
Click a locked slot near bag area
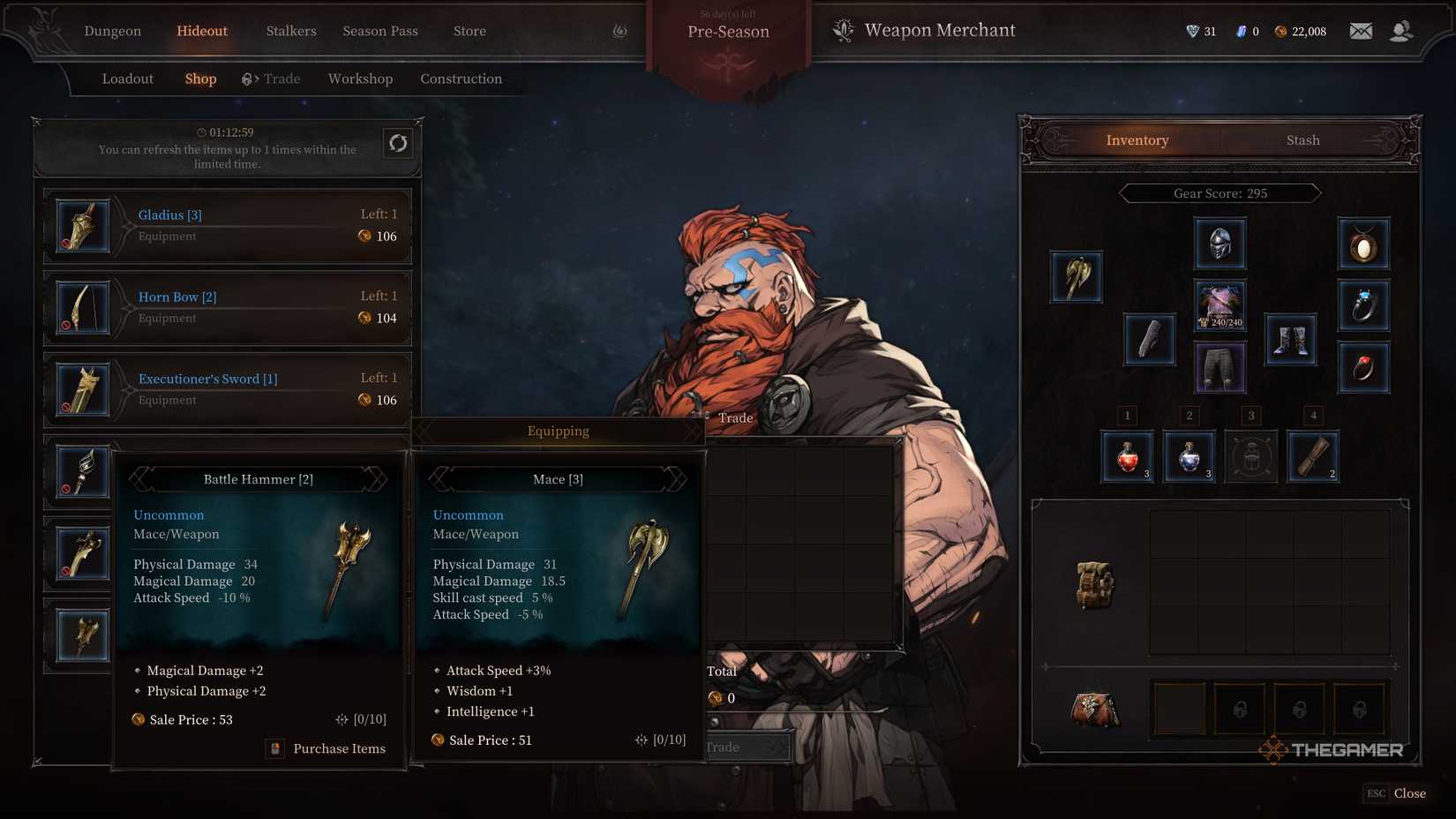[x=1240, y=709]
